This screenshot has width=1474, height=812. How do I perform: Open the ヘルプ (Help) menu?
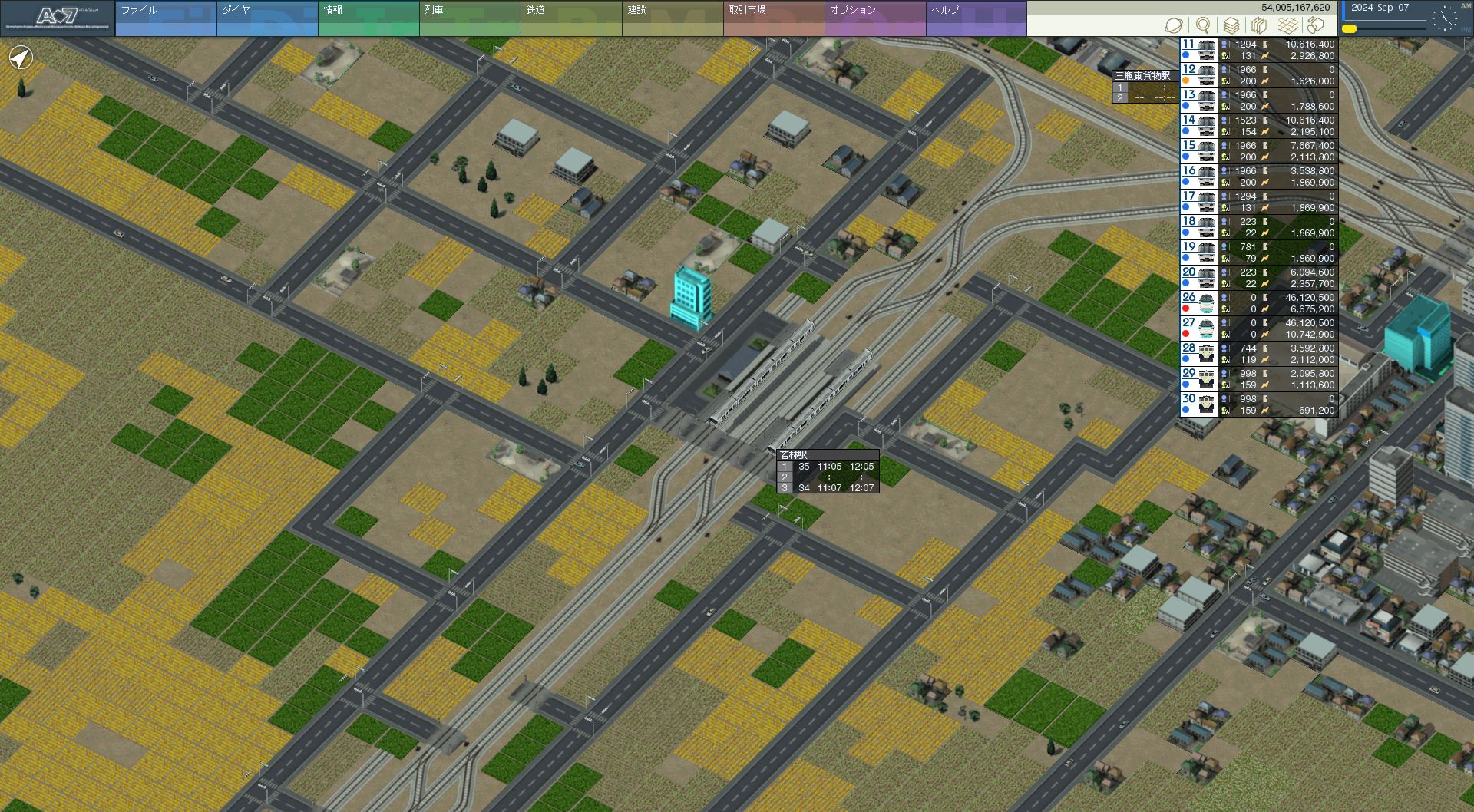click(x=976, y=18)
